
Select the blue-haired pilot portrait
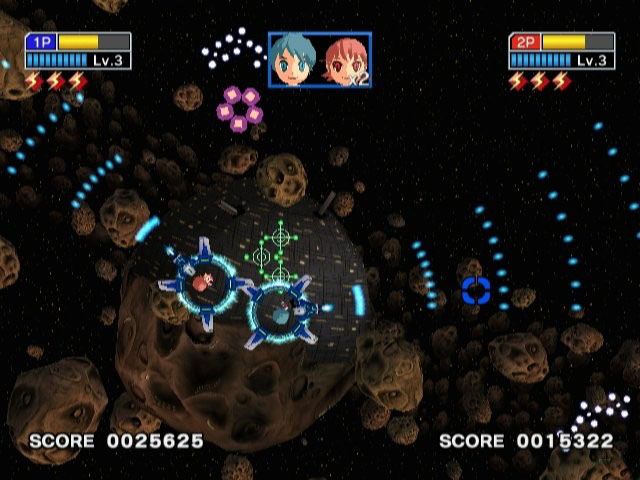pos(295,60)
